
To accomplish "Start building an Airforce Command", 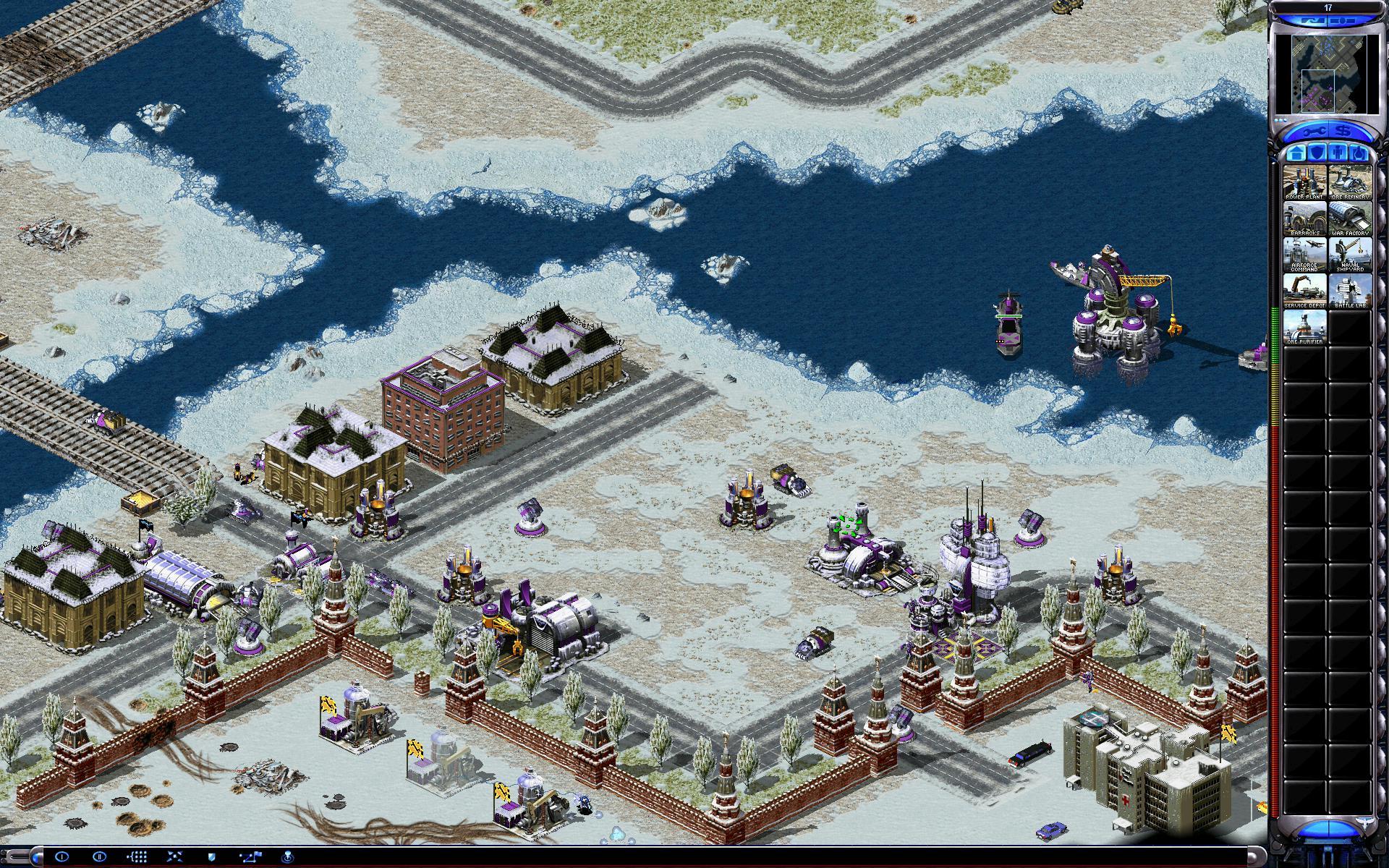I will 1305,255.
